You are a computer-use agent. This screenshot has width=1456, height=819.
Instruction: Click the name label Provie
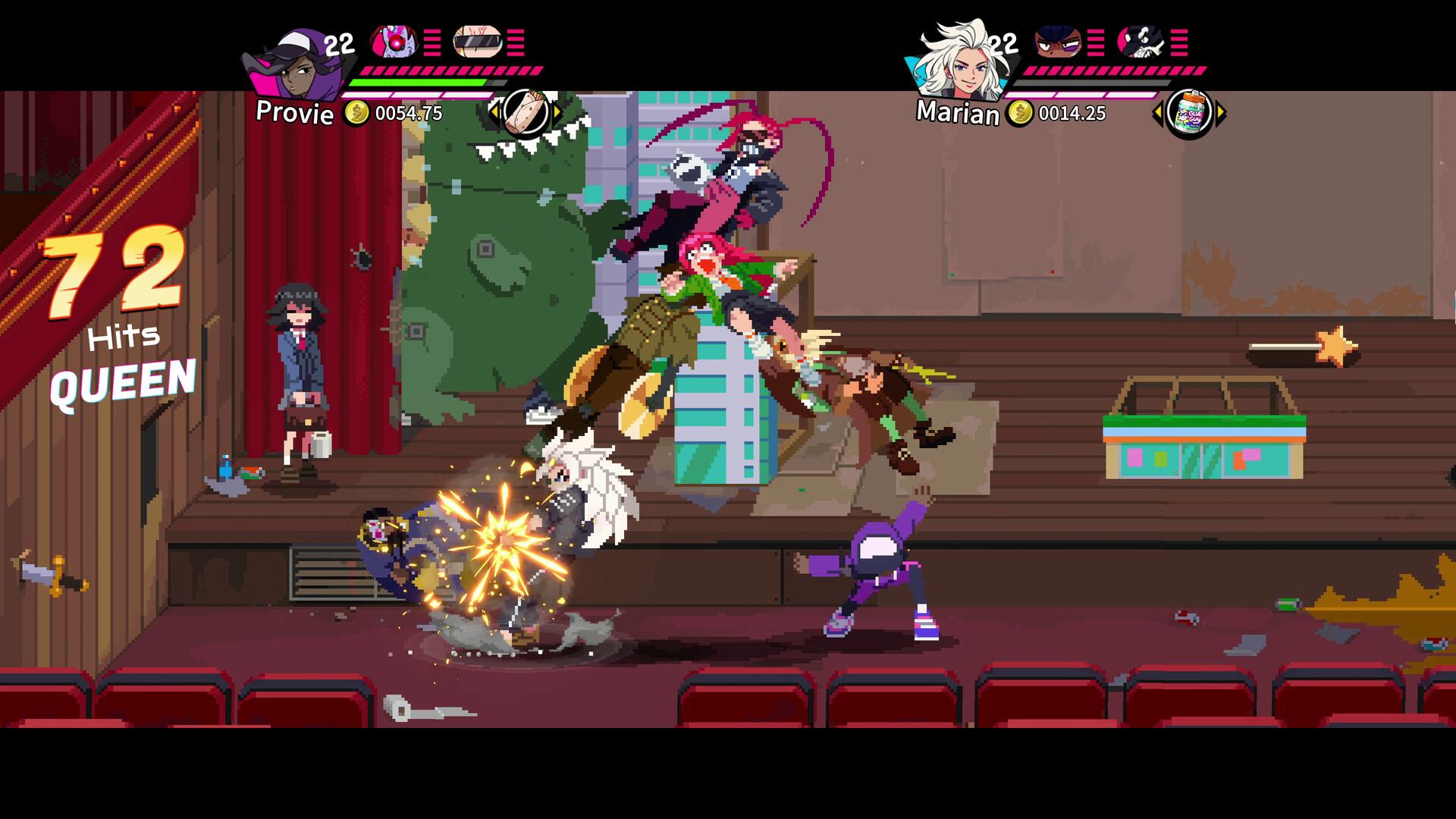click(294, 115)
